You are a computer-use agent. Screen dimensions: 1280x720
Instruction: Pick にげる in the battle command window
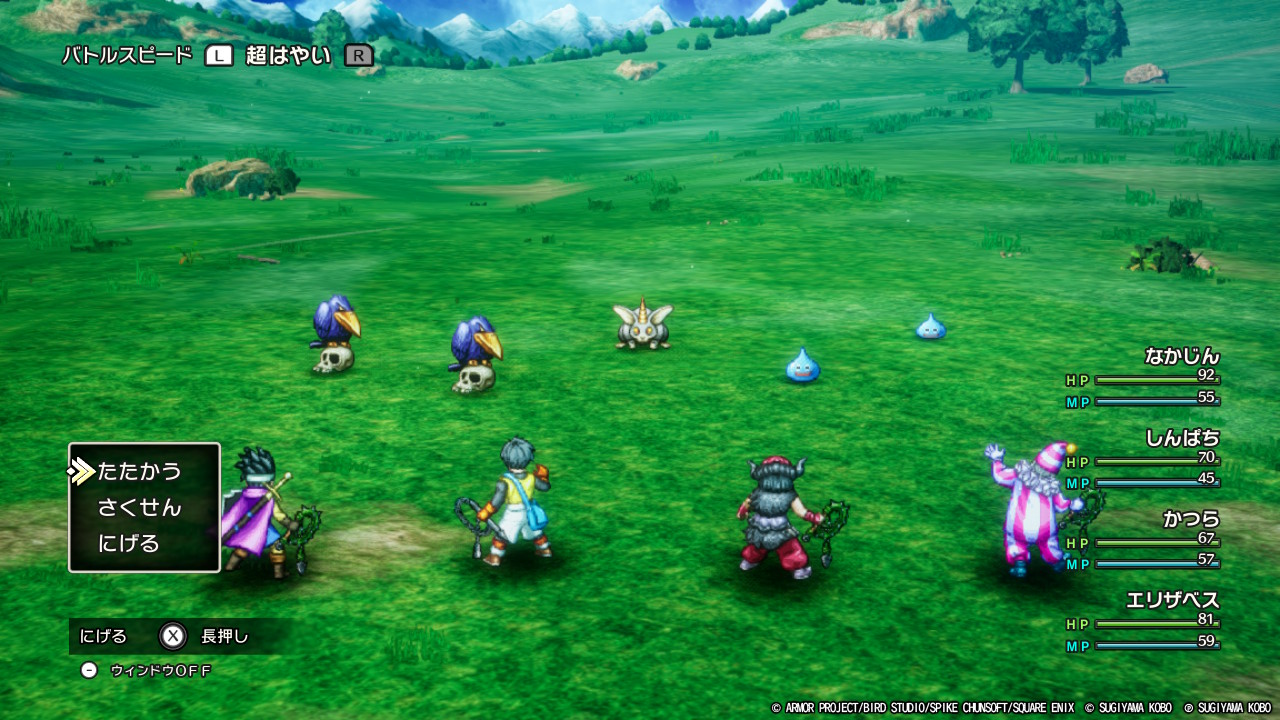pos(129,544)
